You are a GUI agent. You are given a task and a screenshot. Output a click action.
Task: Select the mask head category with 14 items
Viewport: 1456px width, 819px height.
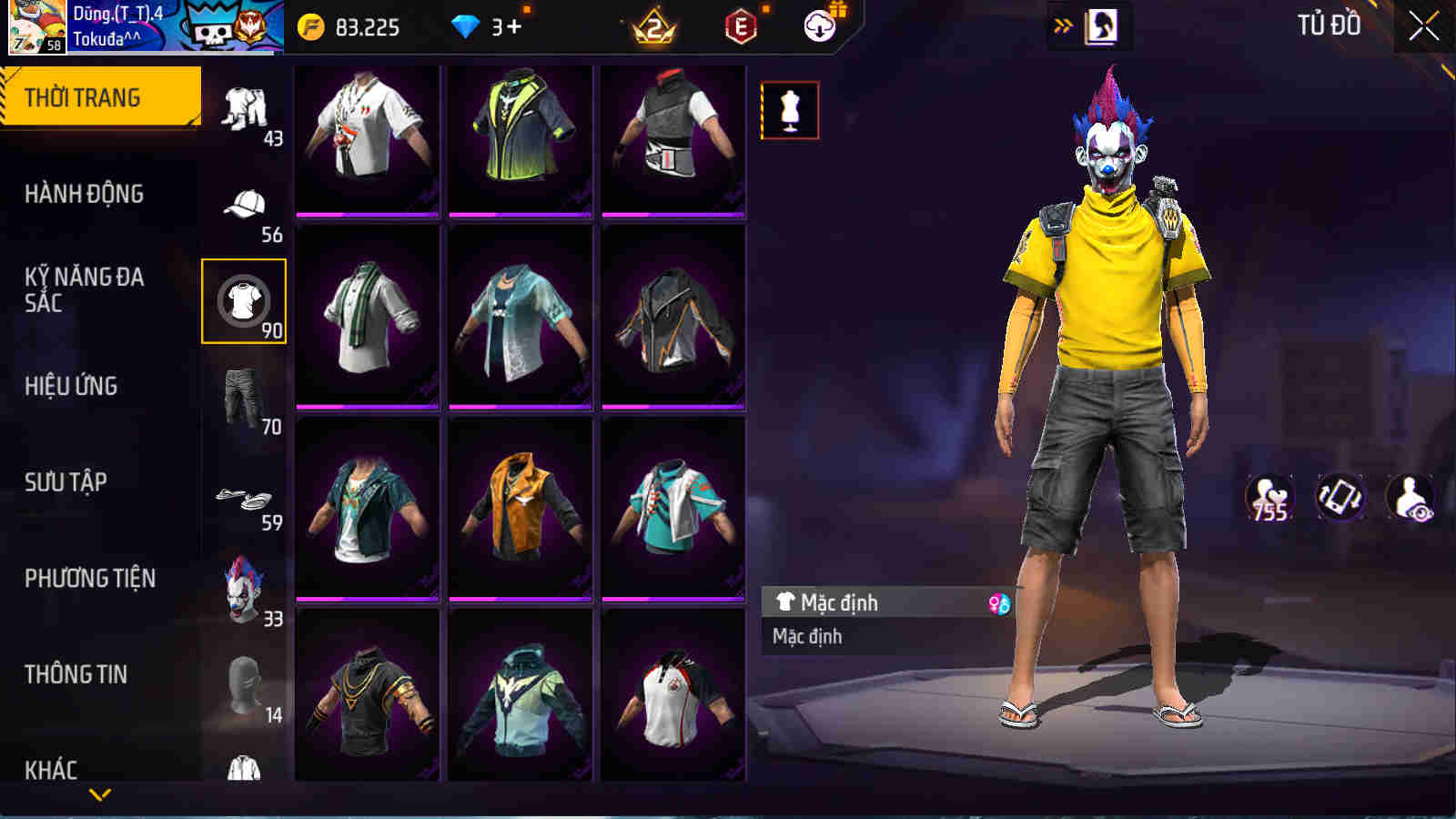[x=241, y=680]
